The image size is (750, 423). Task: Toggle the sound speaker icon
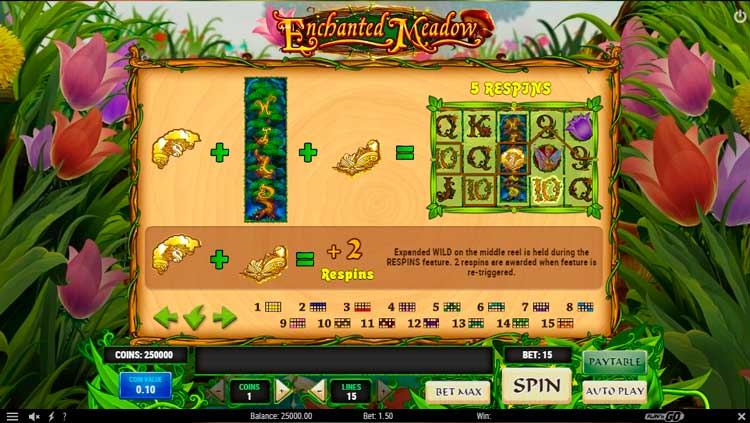[34, 416]
